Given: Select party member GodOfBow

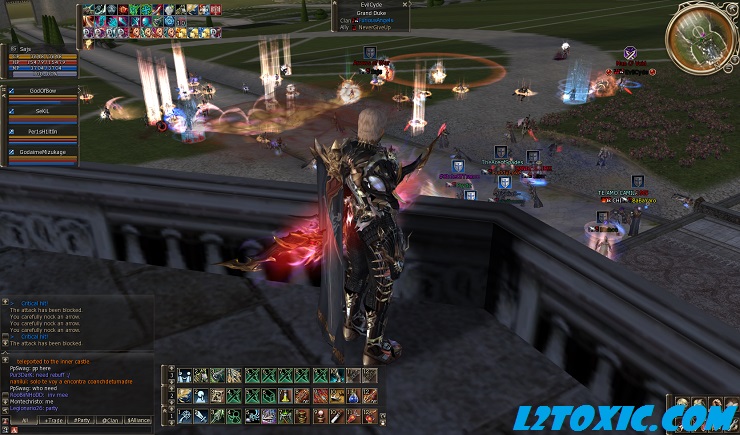Looking at the screenshot, I should [40, 92].
